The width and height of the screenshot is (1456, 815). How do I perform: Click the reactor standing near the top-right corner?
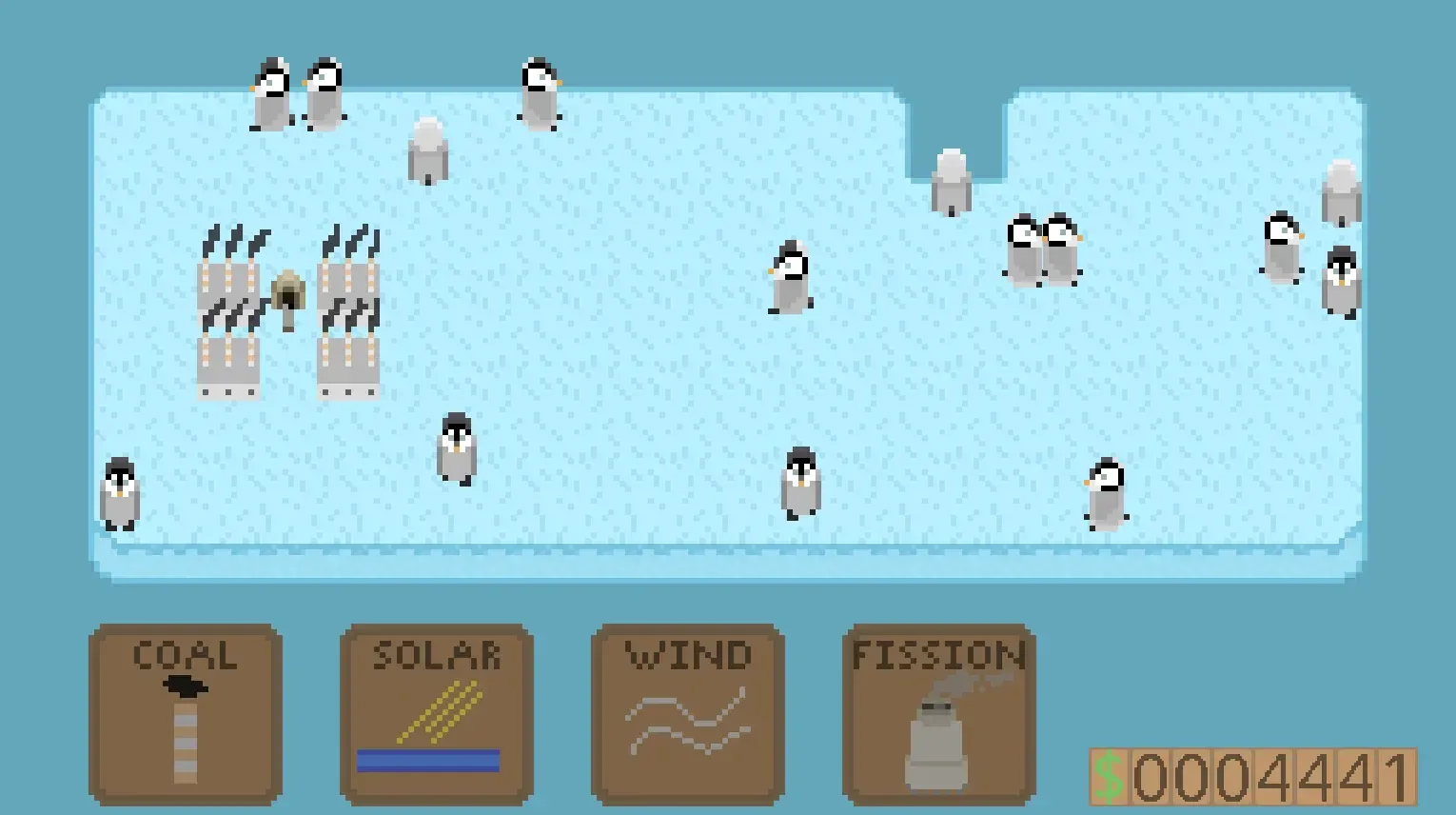tap(1344, 190)
